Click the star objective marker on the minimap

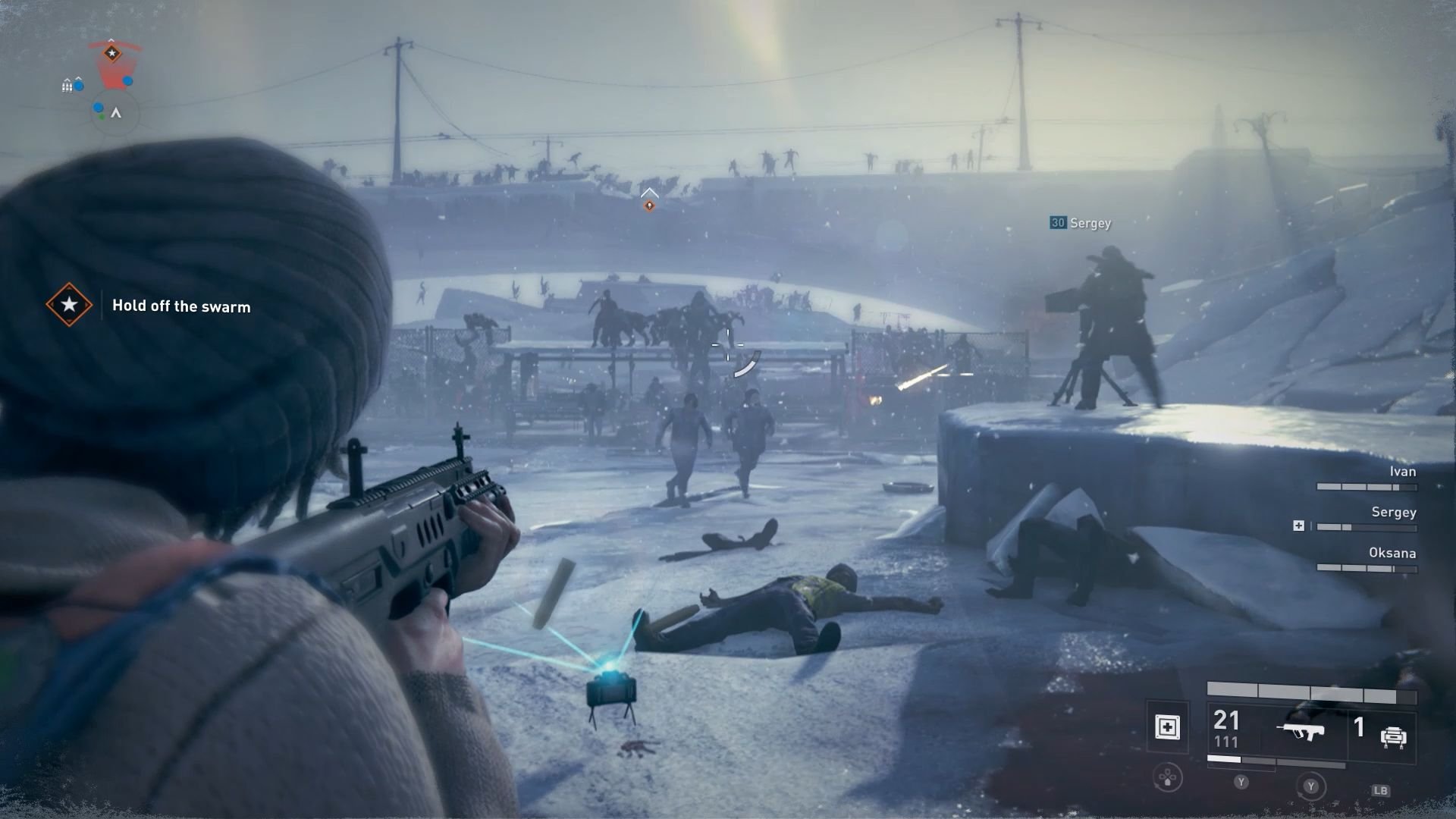(112, 53)
